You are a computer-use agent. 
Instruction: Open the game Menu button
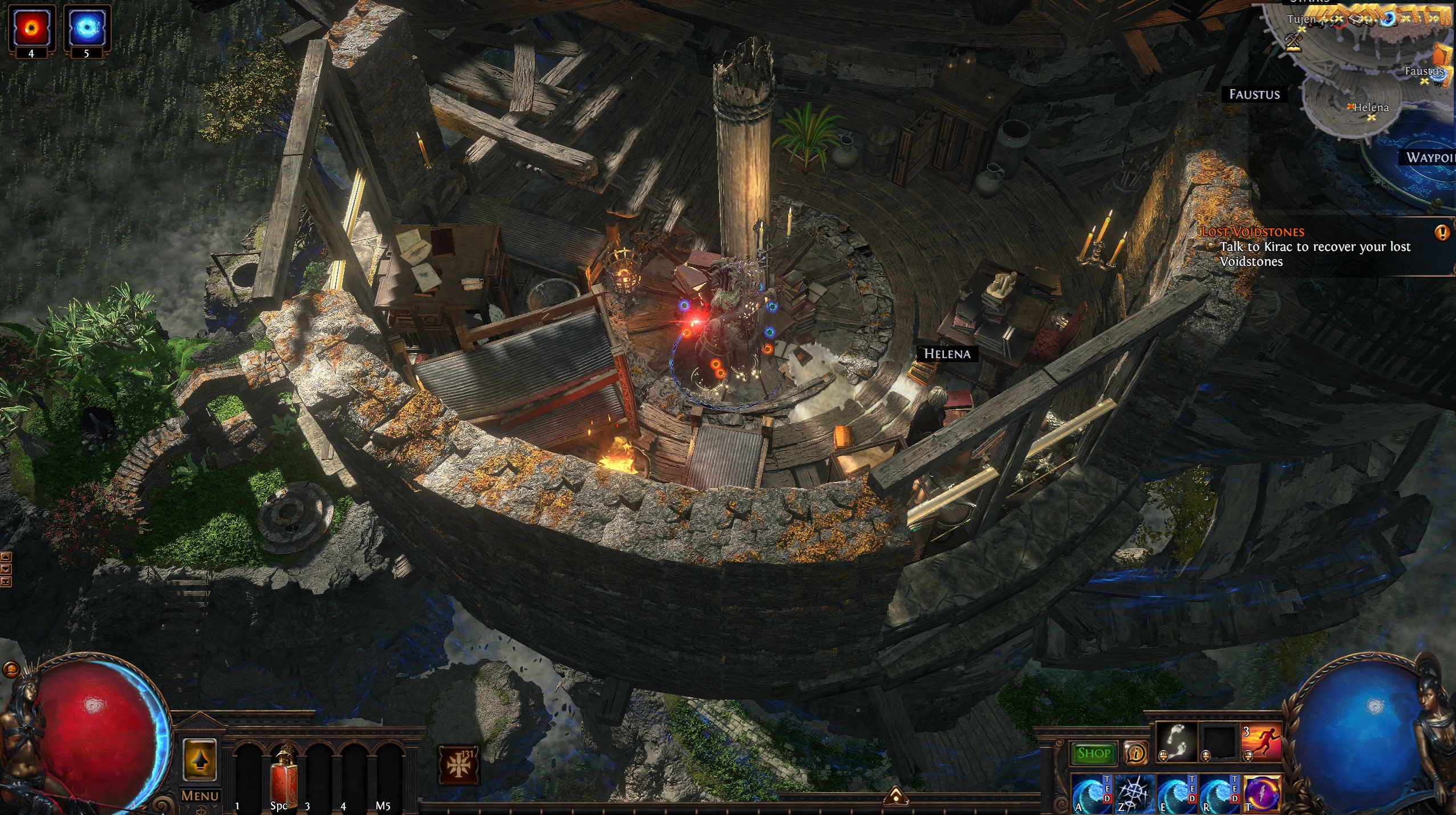[200, 795]
